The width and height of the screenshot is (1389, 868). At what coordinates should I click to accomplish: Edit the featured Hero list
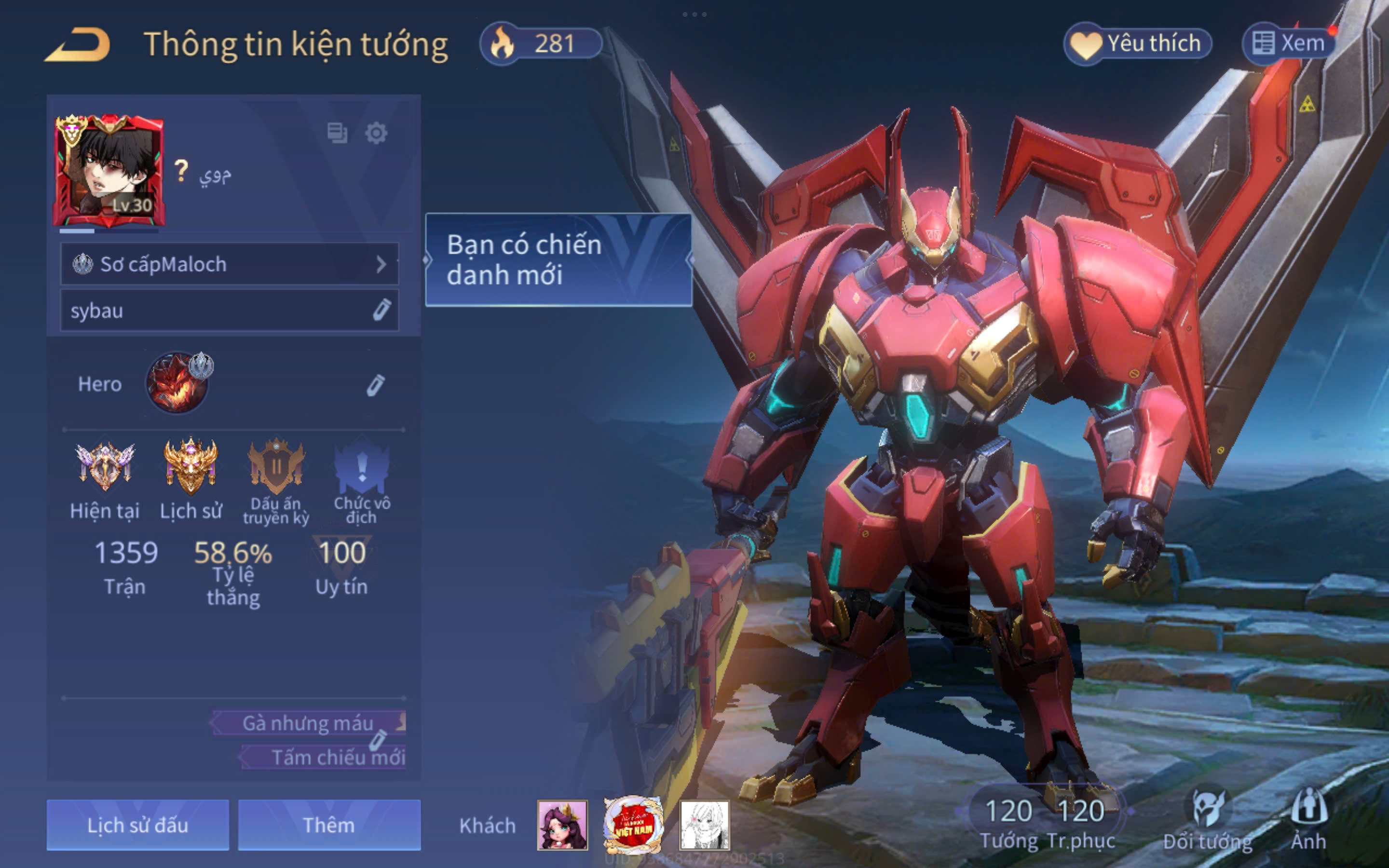tap(375, 385)
